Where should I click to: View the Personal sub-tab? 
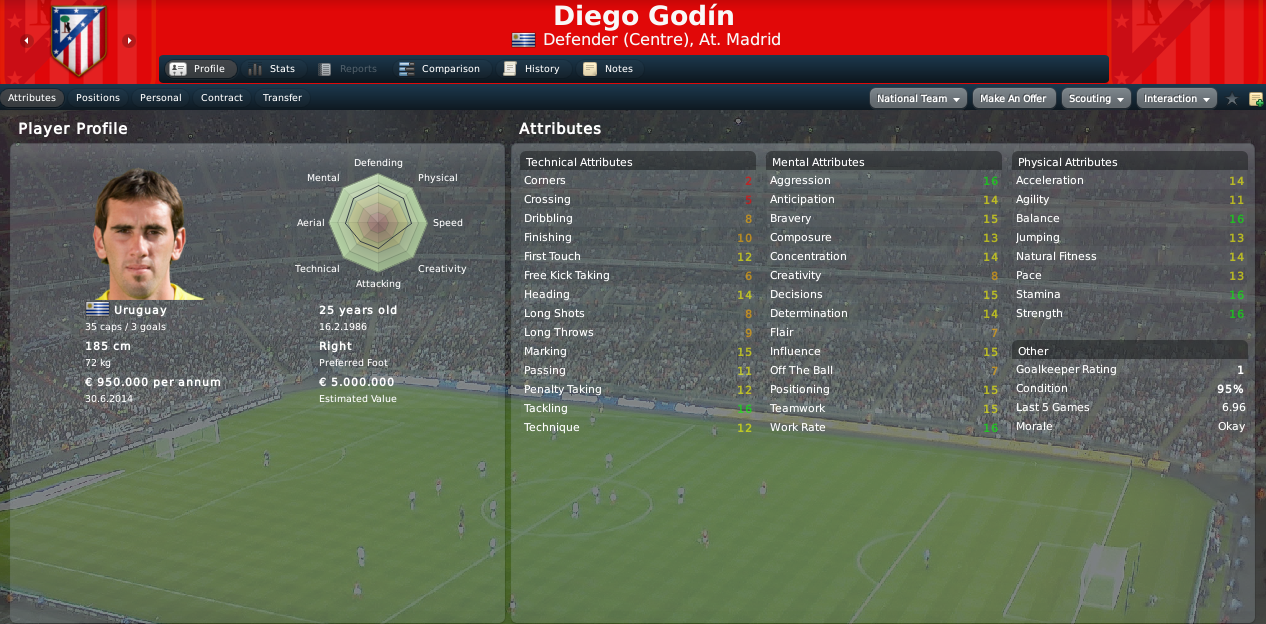pyautogui.click(x=161, y=98)
